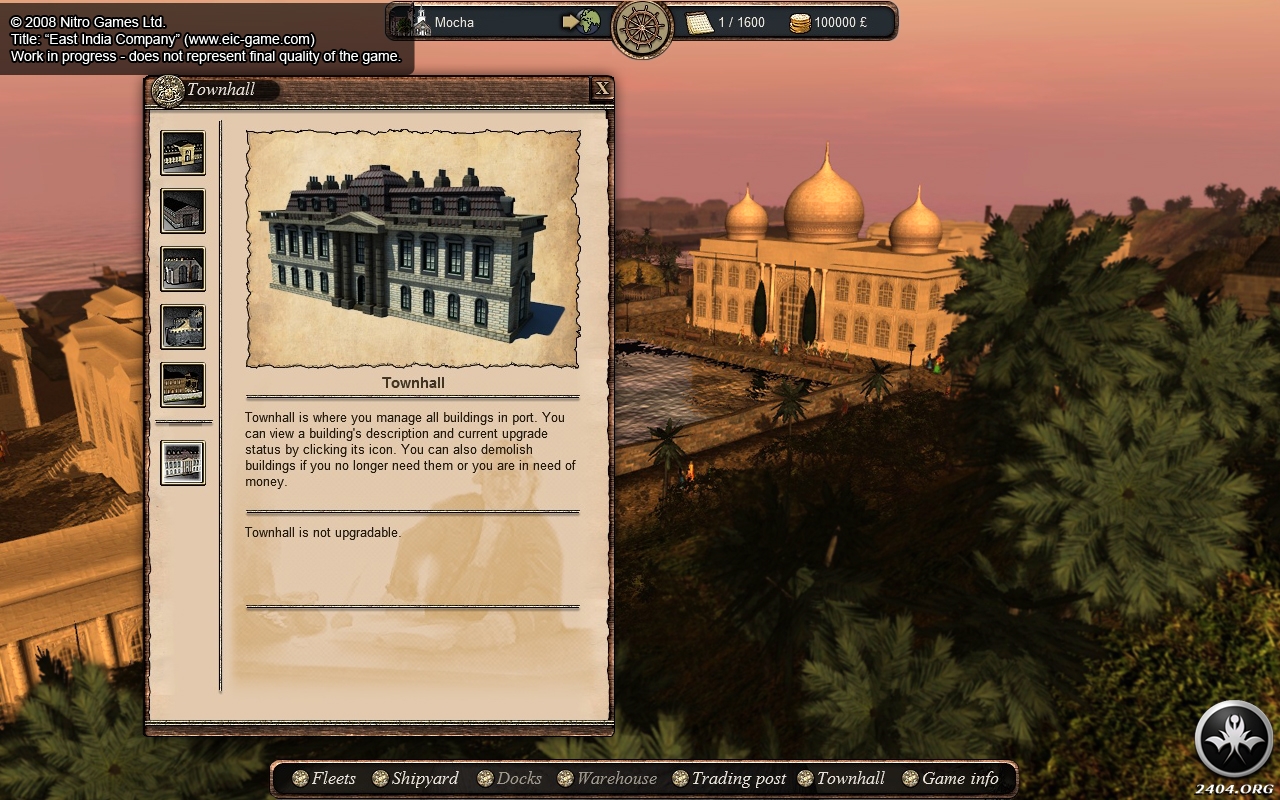Select the fortress wall building icon
The image size is (1280, 800).
pos(183,327)
